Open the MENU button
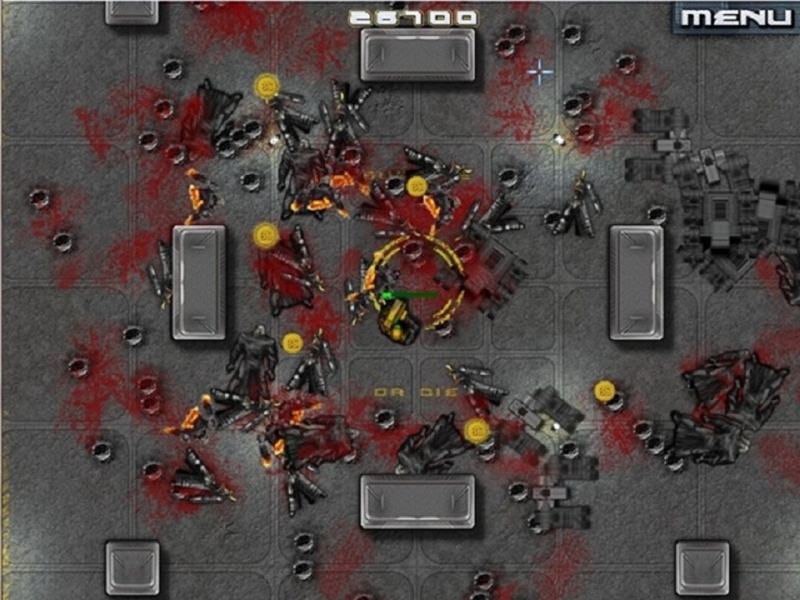This screenshot has height=600, width=800. tap(737, 17)
